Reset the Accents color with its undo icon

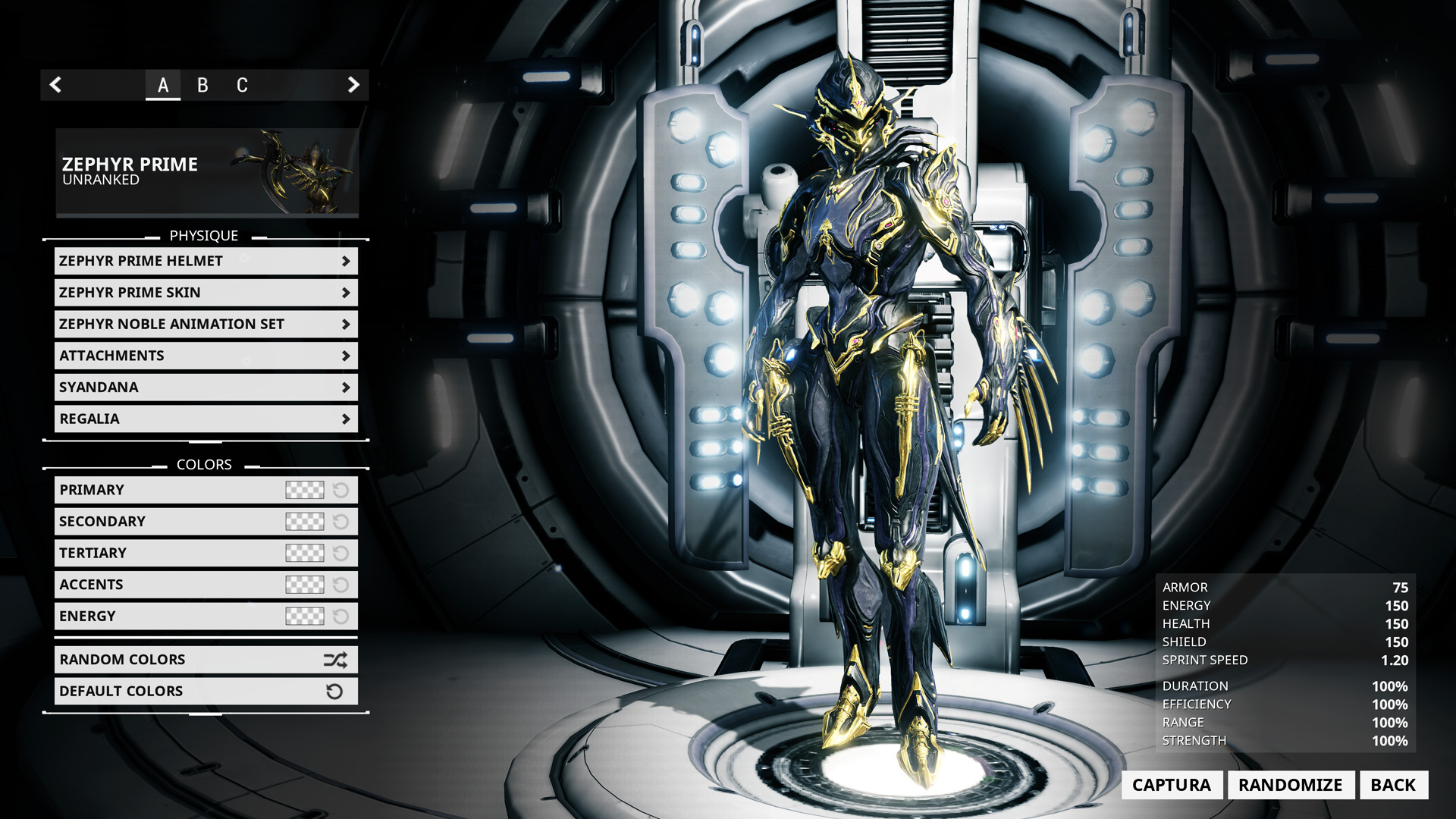[340, 585]
